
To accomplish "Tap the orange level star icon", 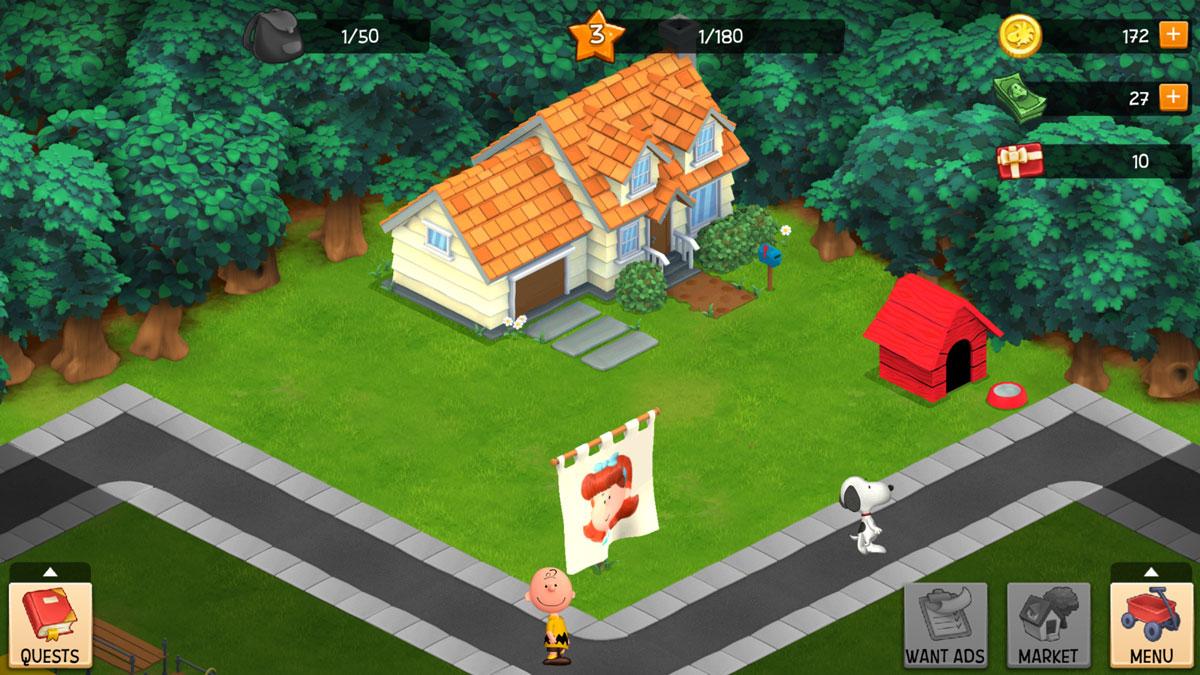I will 596,36.
